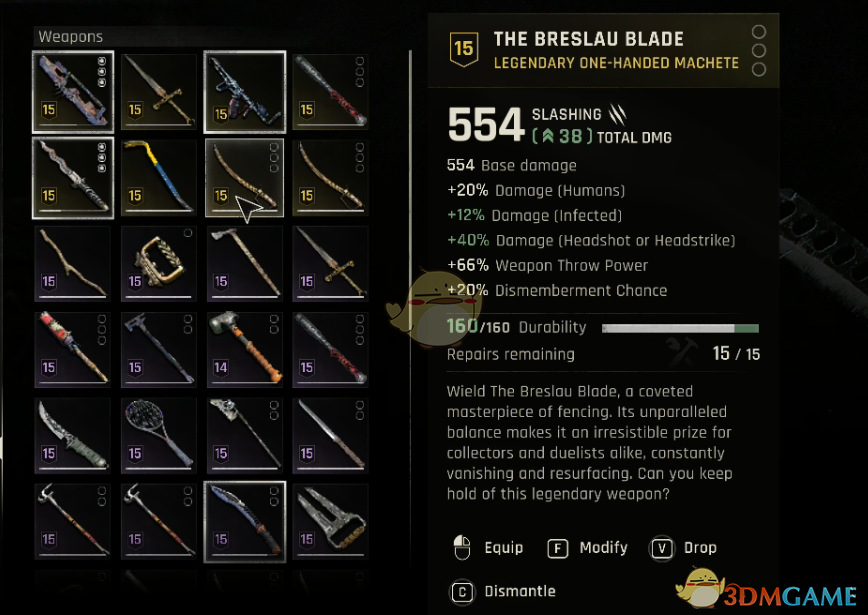Select the wavy-bladed dagger slot
This screenshot has height=615, width=868.
pos(72,177)
